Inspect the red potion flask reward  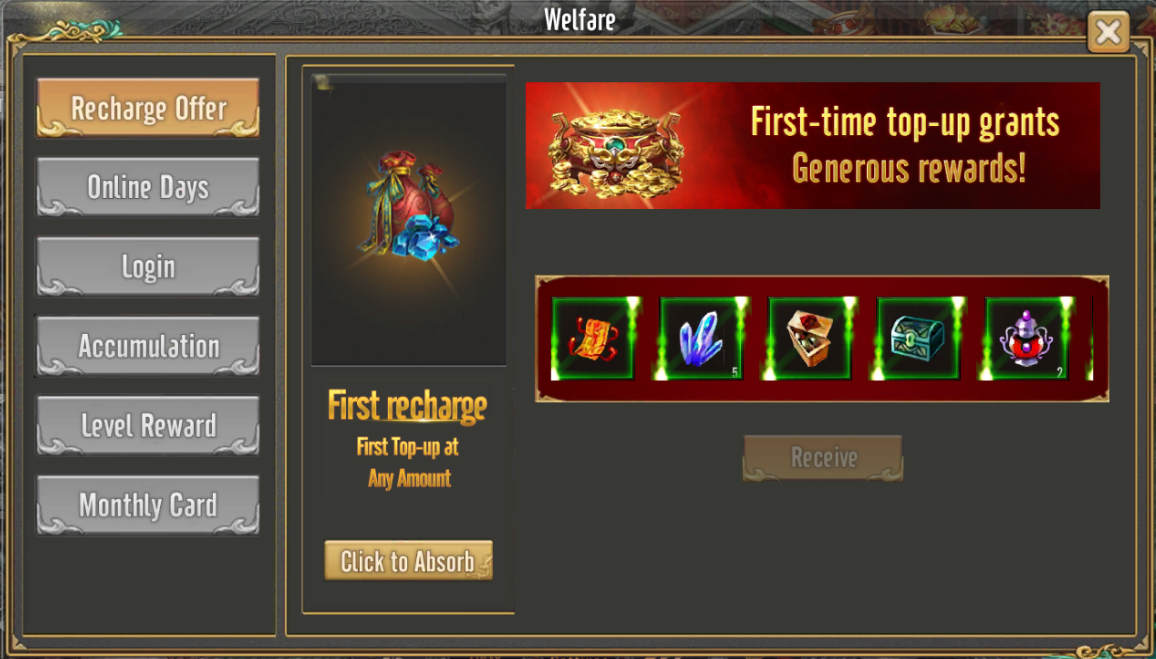(x=1026, y=338)
